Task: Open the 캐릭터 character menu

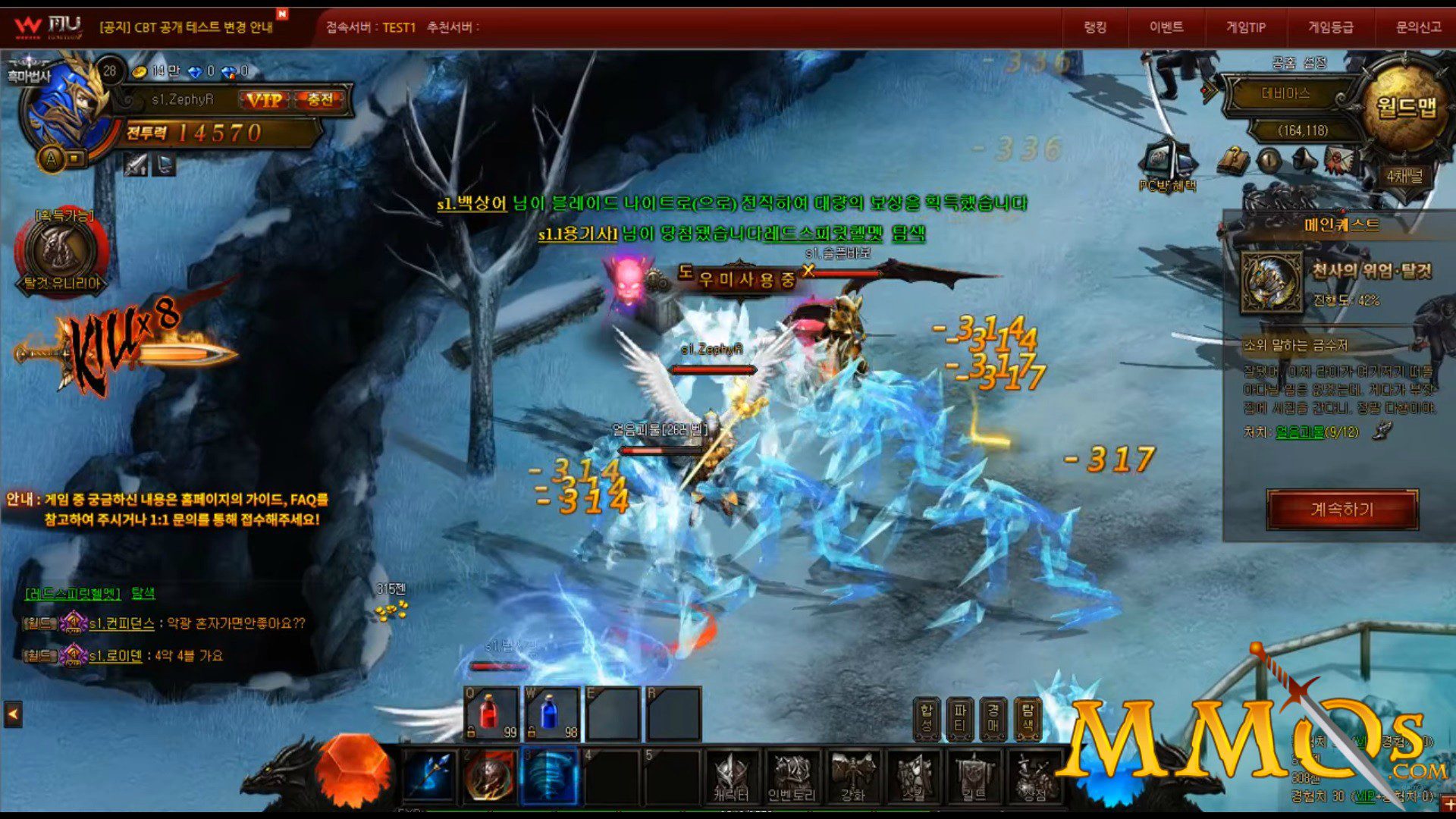Action: coord(731,777)
